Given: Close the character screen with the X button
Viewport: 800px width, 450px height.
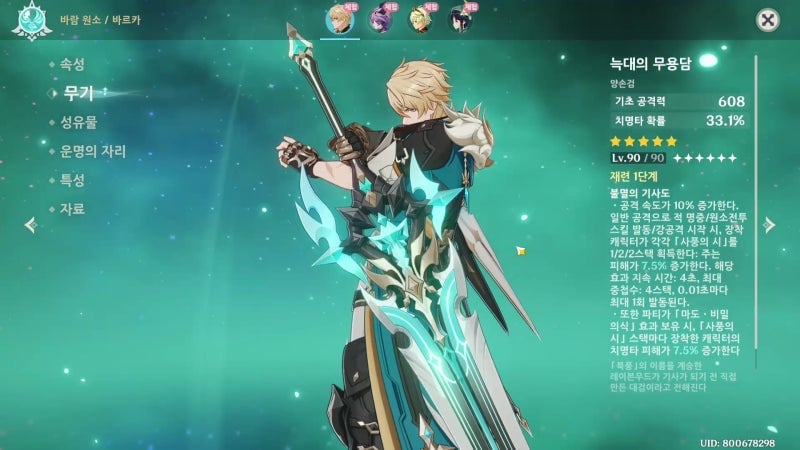Looking at the screenshot, I should pos(767,19).
